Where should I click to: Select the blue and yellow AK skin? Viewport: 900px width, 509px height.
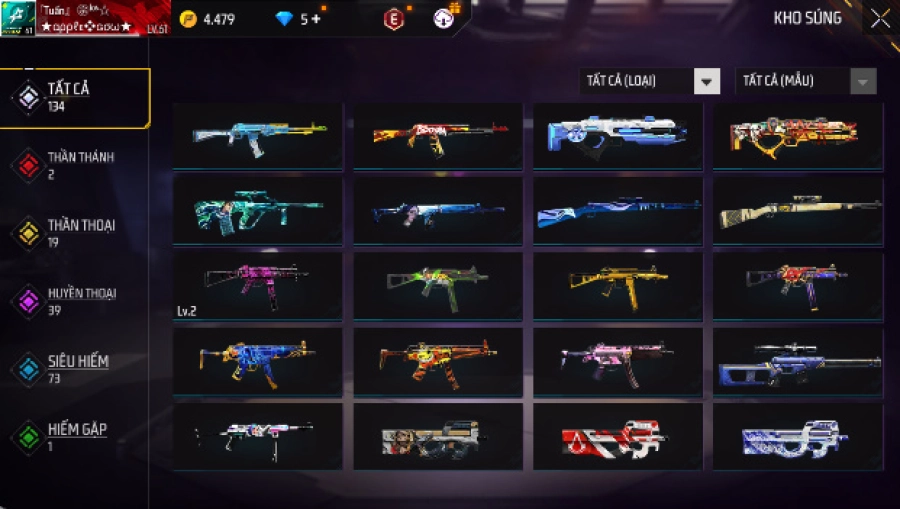pyautogui.click(x=257, y=137)
